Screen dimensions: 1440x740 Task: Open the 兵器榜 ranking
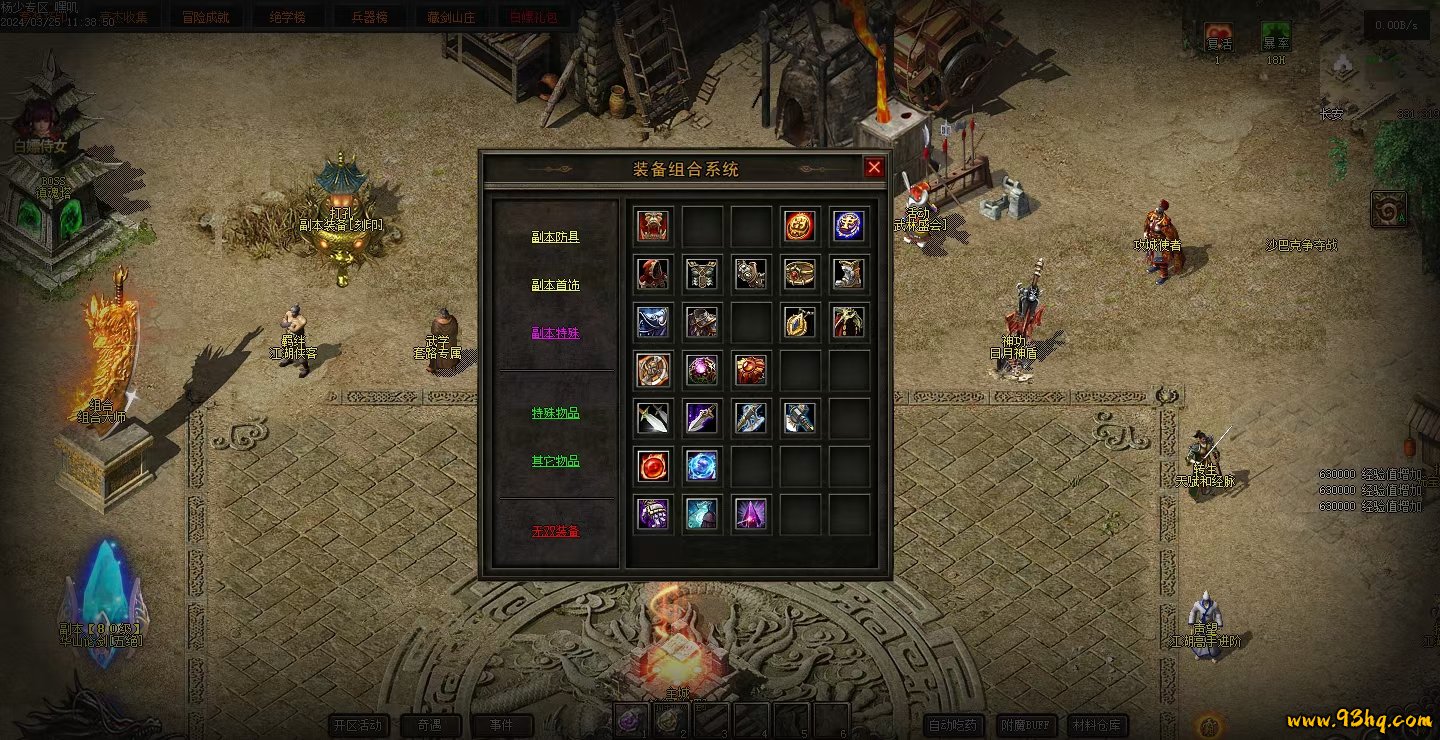[x=369, y=17]
